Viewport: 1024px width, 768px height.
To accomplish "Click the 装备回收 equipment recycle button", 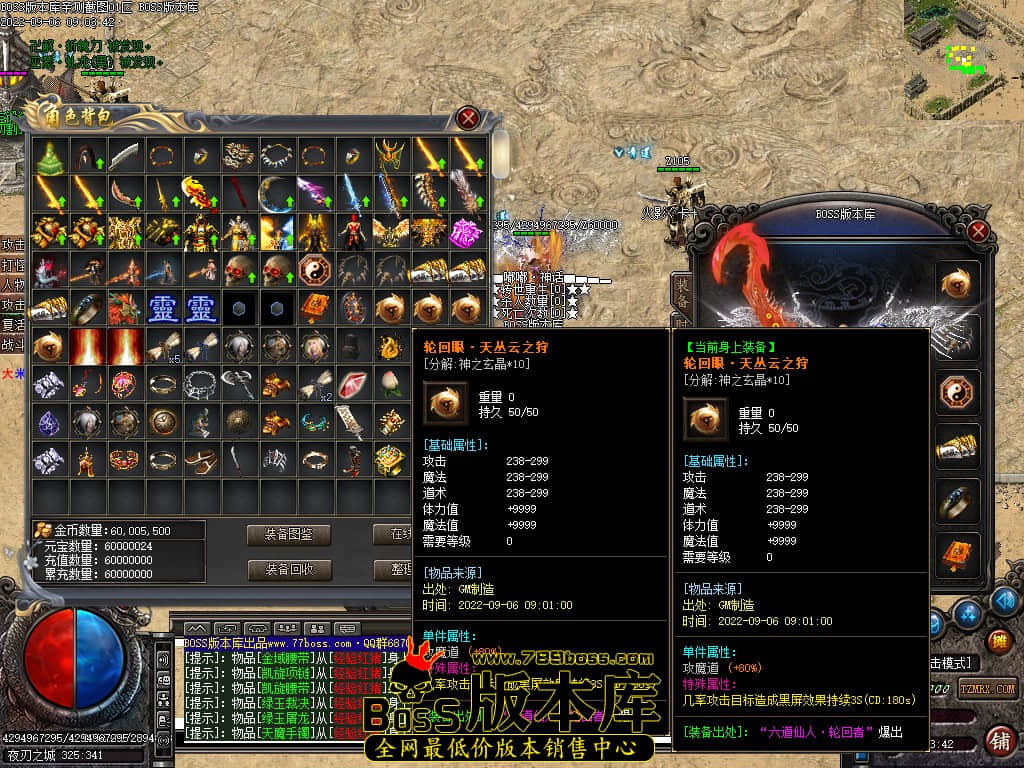I will click(289, 570).
